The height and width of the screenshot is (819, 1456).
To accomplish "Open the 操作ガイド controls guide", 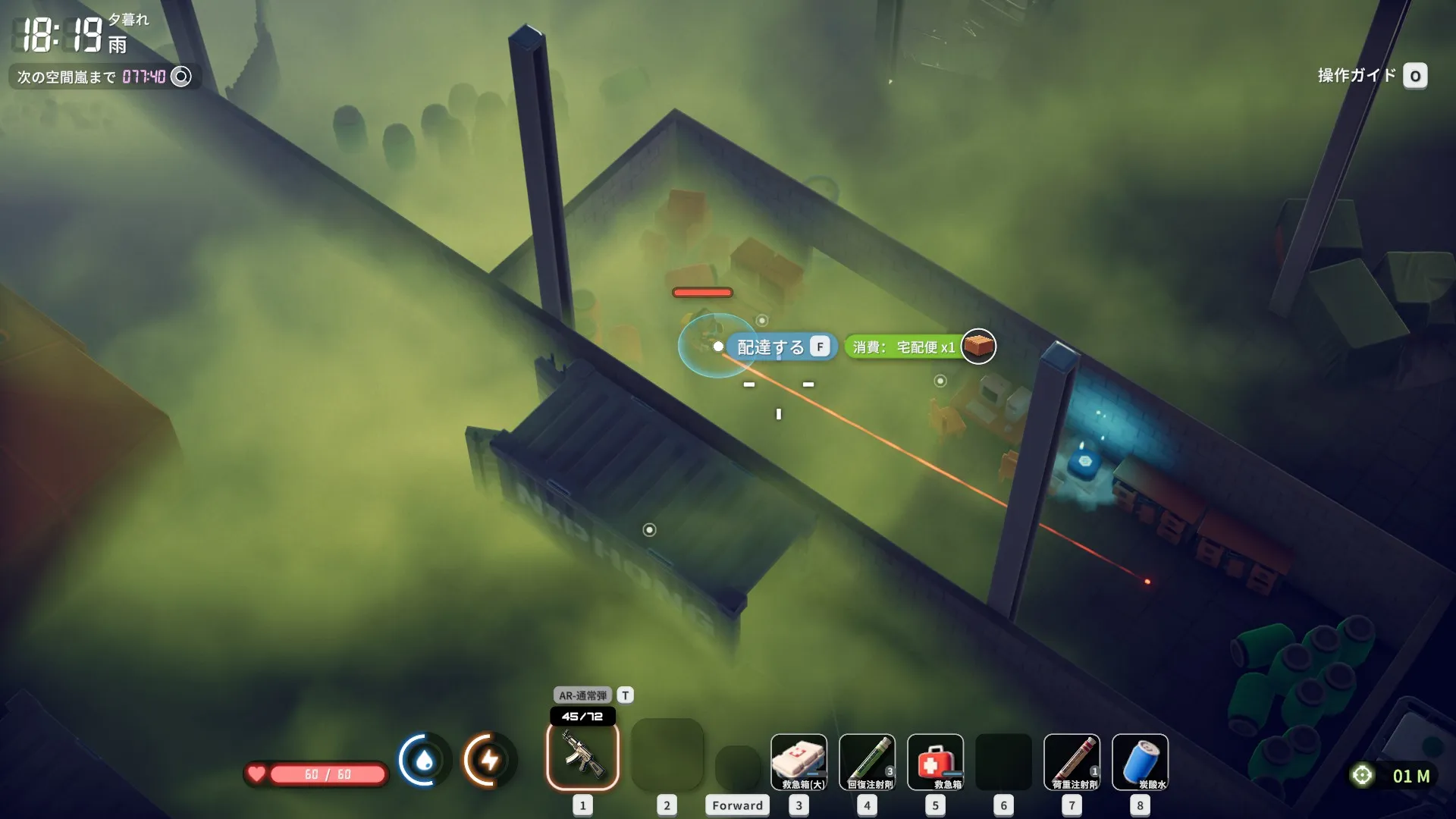I will coord(1414,76).
